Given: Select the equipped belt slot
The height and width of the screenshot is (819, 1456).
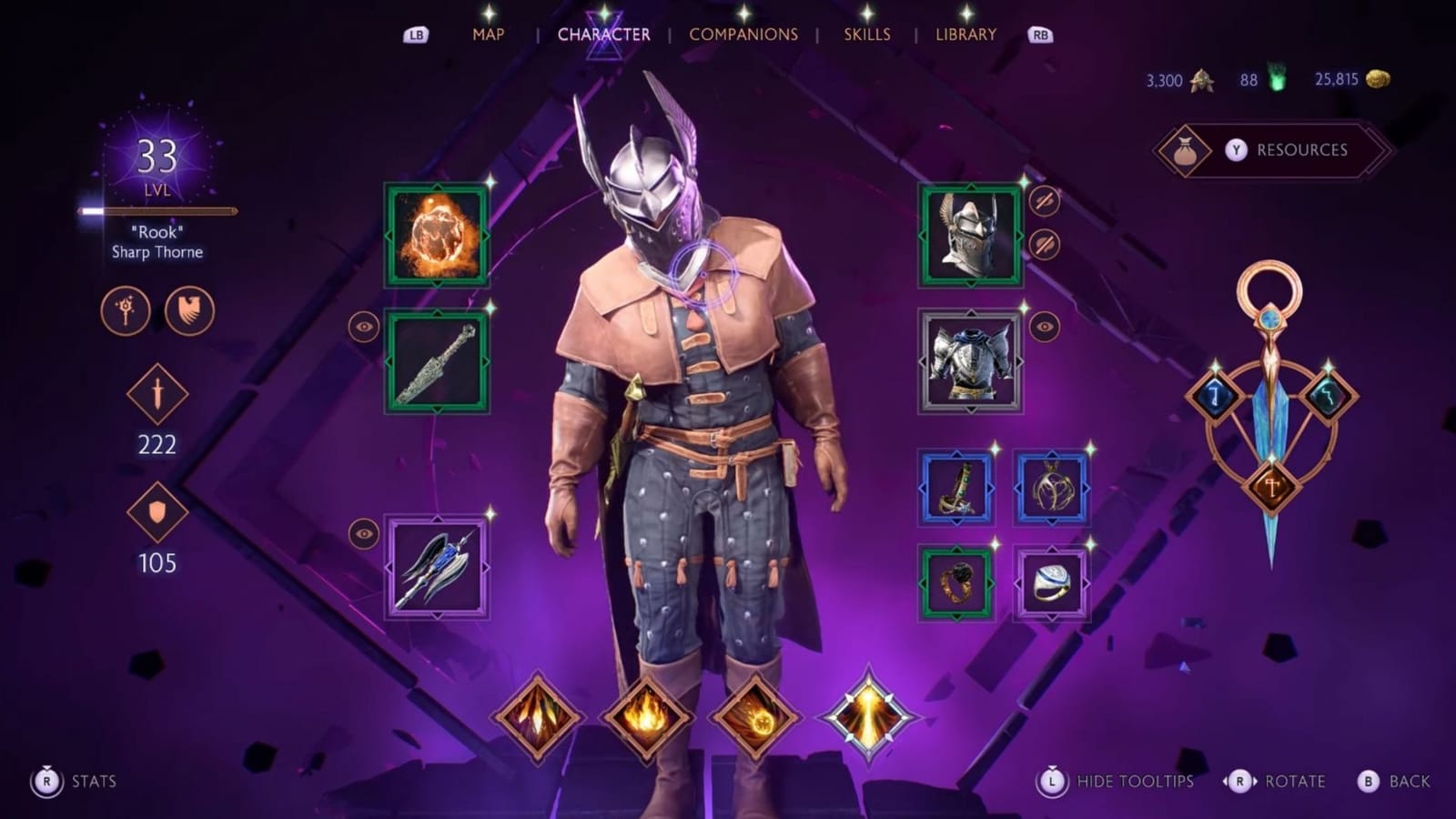Looking at the screenshot, I should pos(958,490).
